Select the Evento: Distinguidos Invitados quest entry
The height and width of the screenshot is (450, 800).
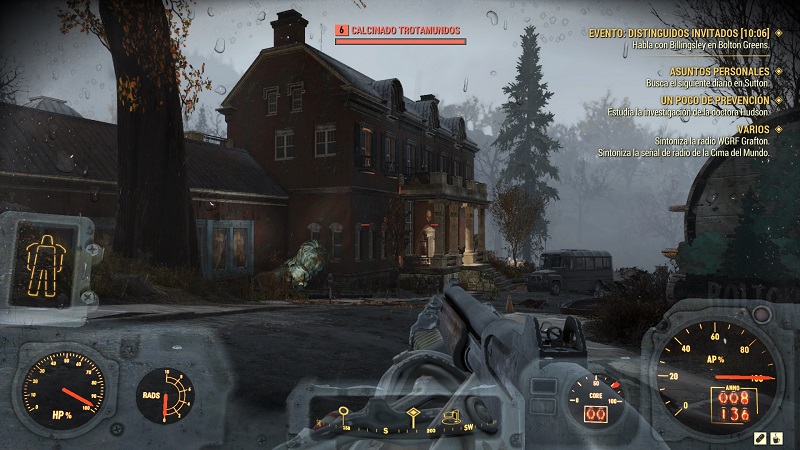pos(678,32)
